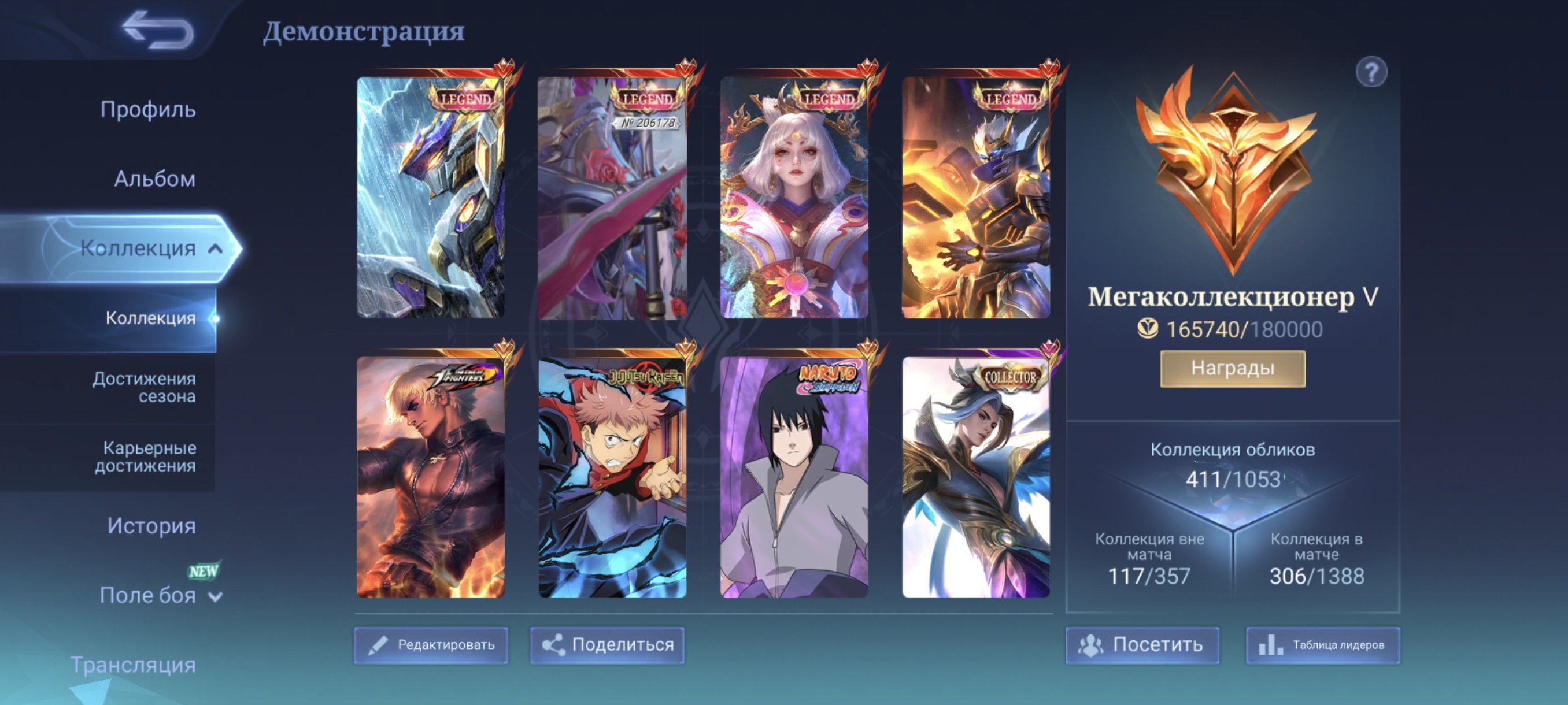Image resolution: width=1568 pixels, height=705 pixels.
Task: Click the share icon on Поделиться button
Action: coord(554,645)
